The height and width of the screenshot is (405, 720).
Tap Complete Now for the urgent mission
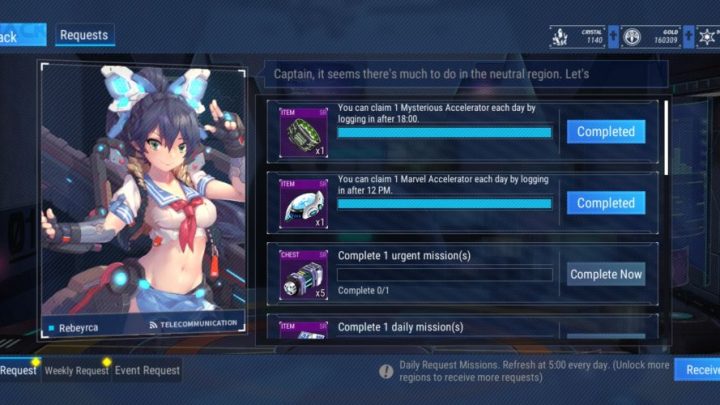605,274
